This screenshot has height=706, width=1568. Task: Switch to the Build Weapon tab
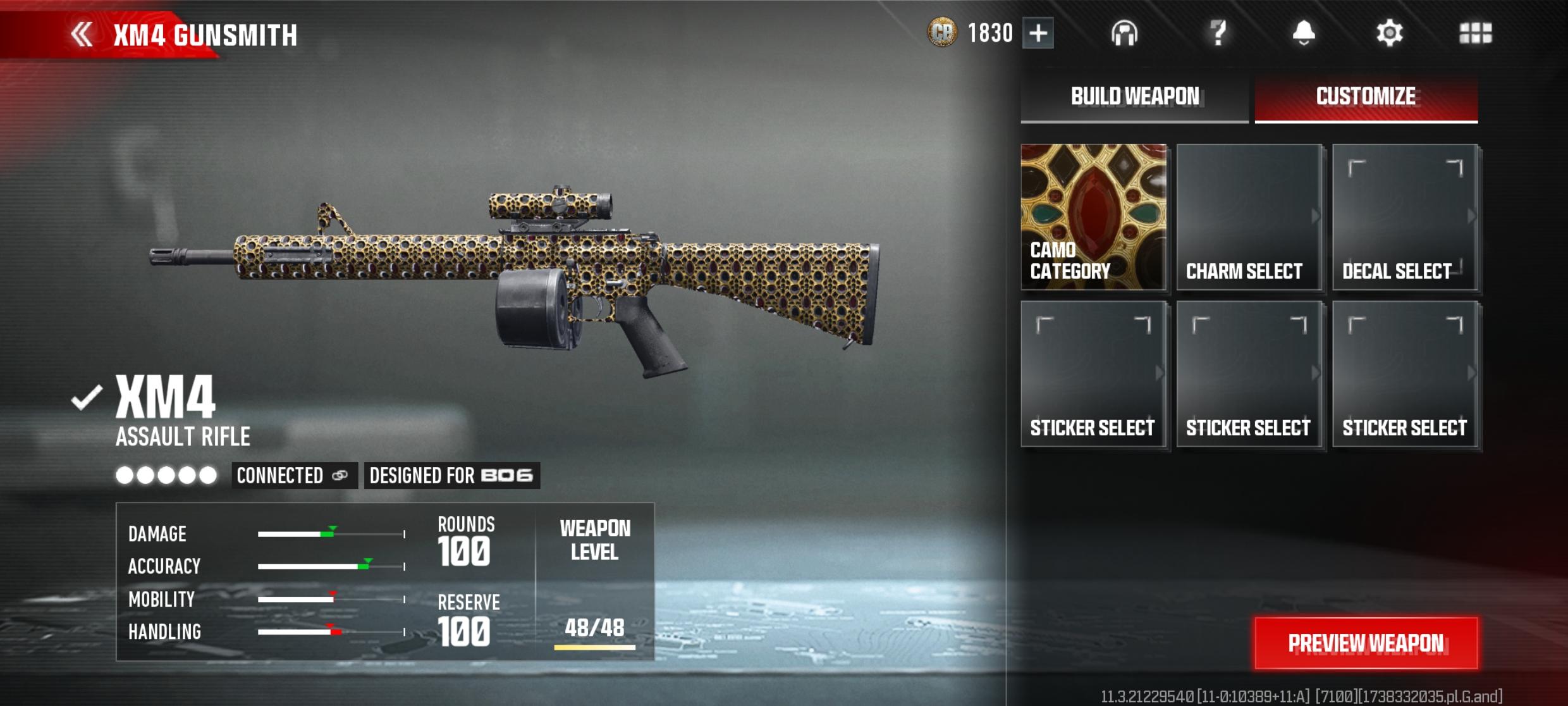[1134, 97]
